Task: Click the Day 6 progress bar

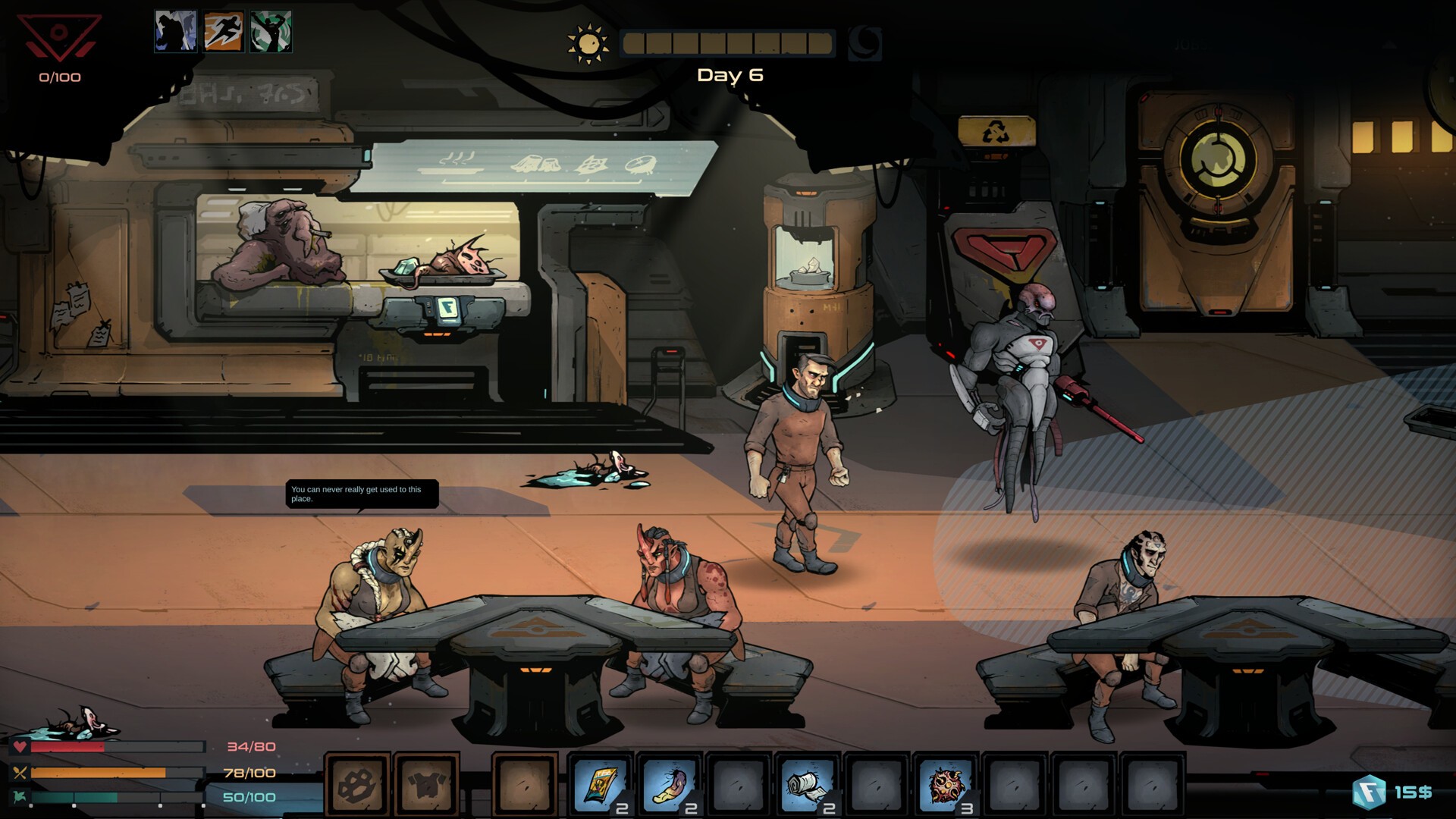Action: [x=728, y=43]
